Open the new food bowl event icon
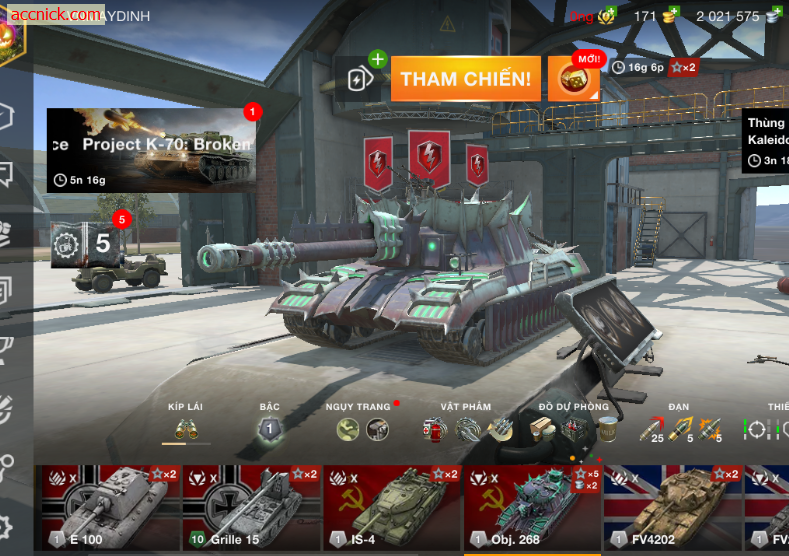The image size is (789, 556). point(574,80)
